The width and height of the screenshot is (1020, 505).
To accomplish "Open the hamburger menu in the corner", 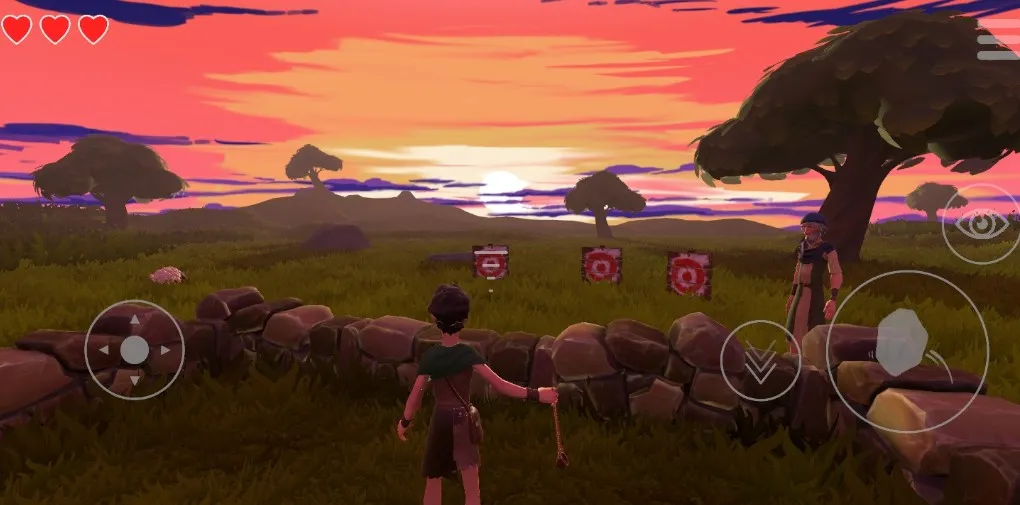I will [997, 40].
